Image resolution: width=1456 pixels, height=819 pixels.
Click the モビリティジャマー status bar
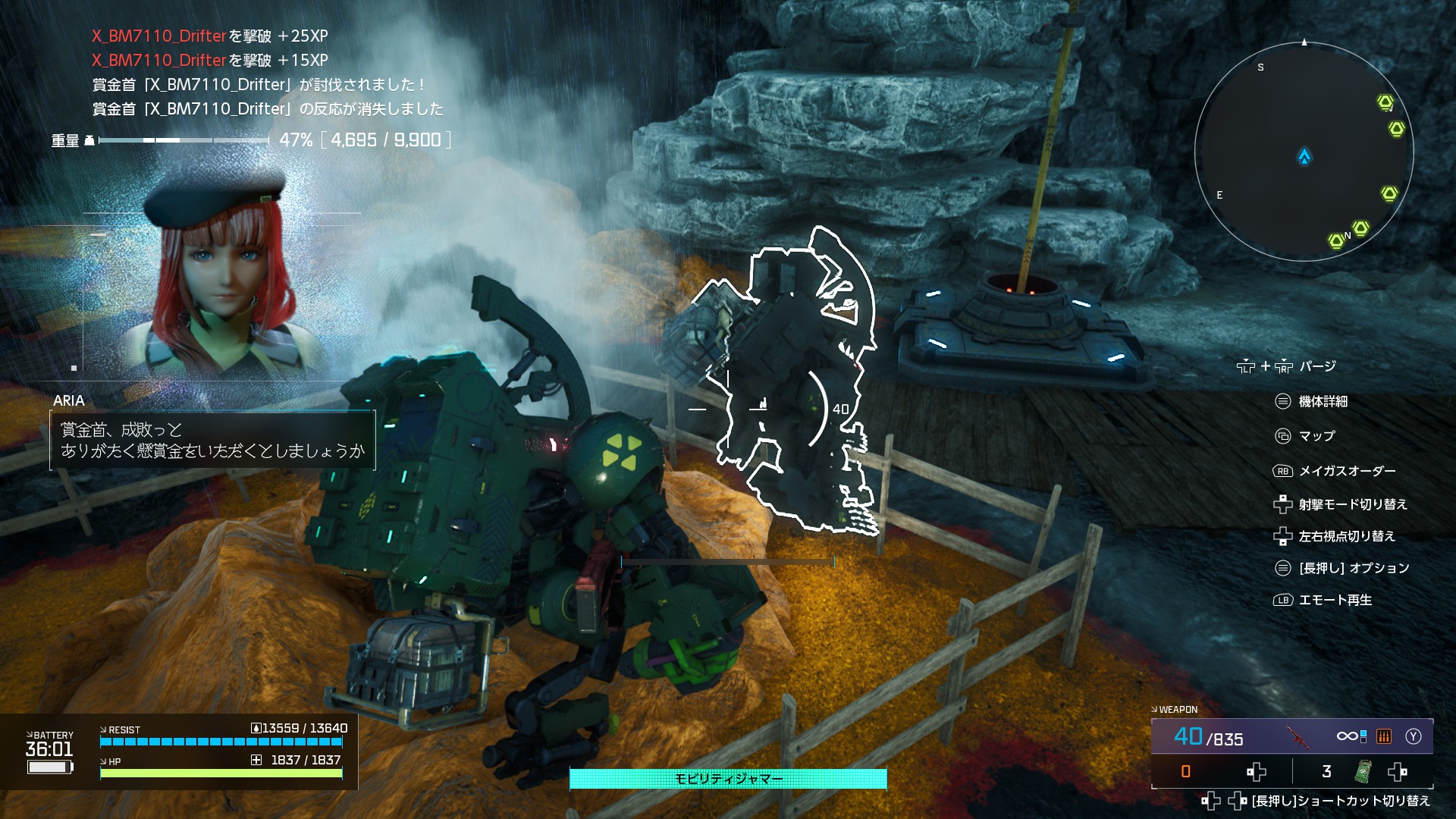[x=728, y=779]
